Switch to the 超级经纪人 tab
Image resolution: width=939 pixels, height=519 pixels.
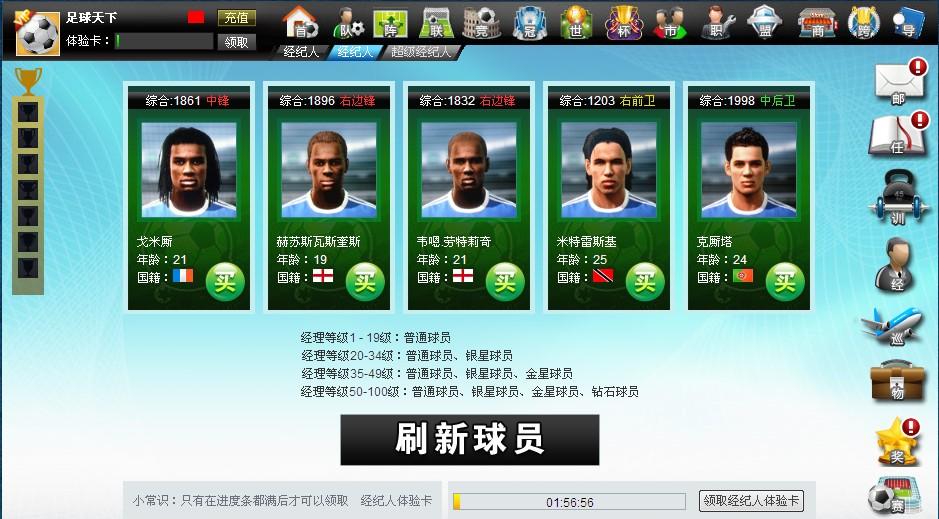click(x=420, y=52)
